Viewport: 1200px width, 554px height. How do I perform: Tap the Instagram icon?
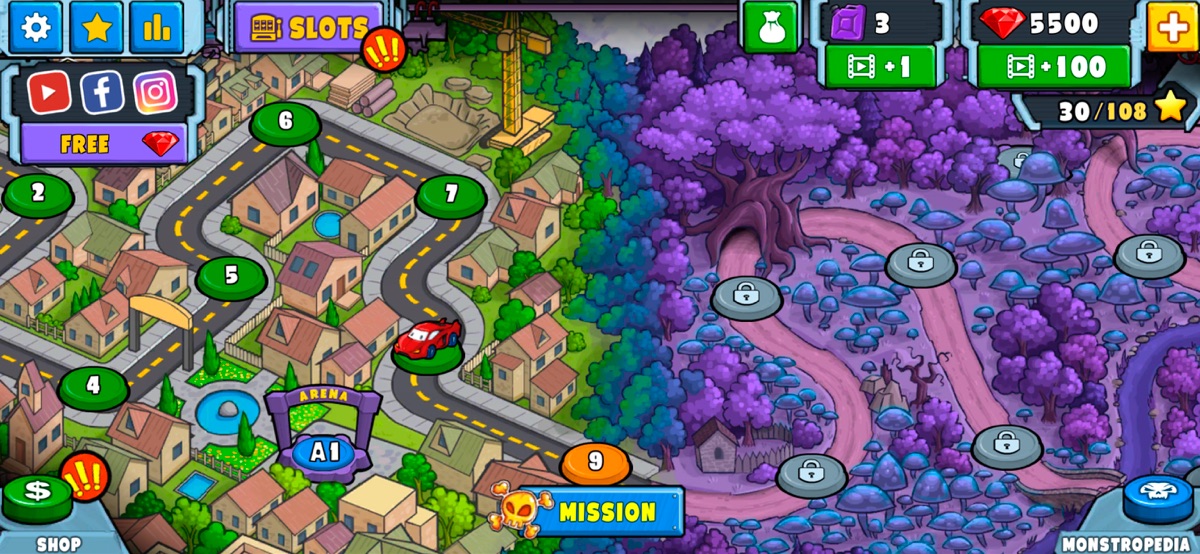(x=155, y=93)
